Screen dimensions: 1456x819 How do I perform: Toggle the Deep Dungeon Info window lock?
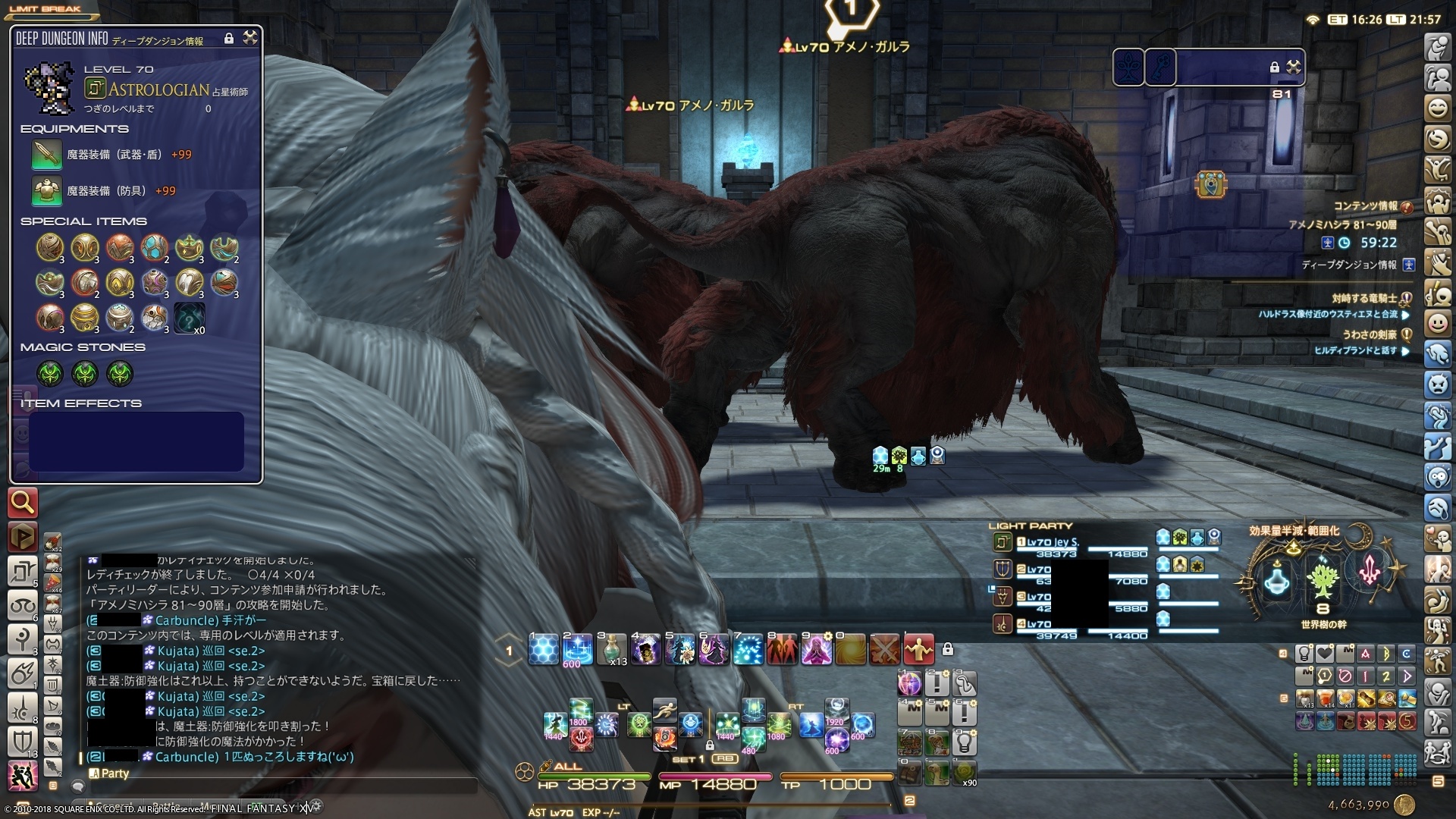(x=229, y=39)
